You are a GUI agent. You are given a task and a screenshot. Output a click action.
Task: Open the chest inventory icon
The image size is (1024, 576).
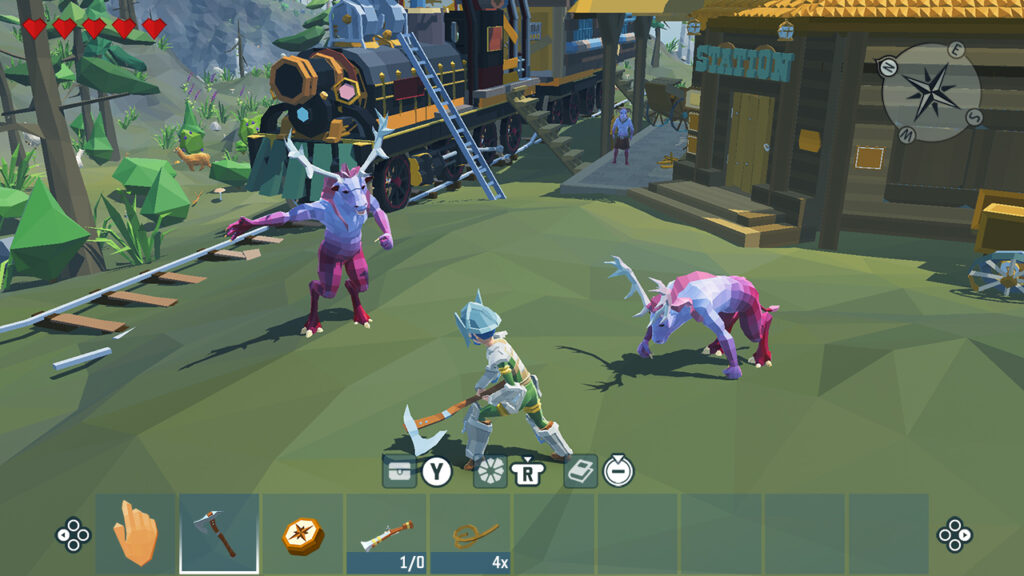(399, 470)
